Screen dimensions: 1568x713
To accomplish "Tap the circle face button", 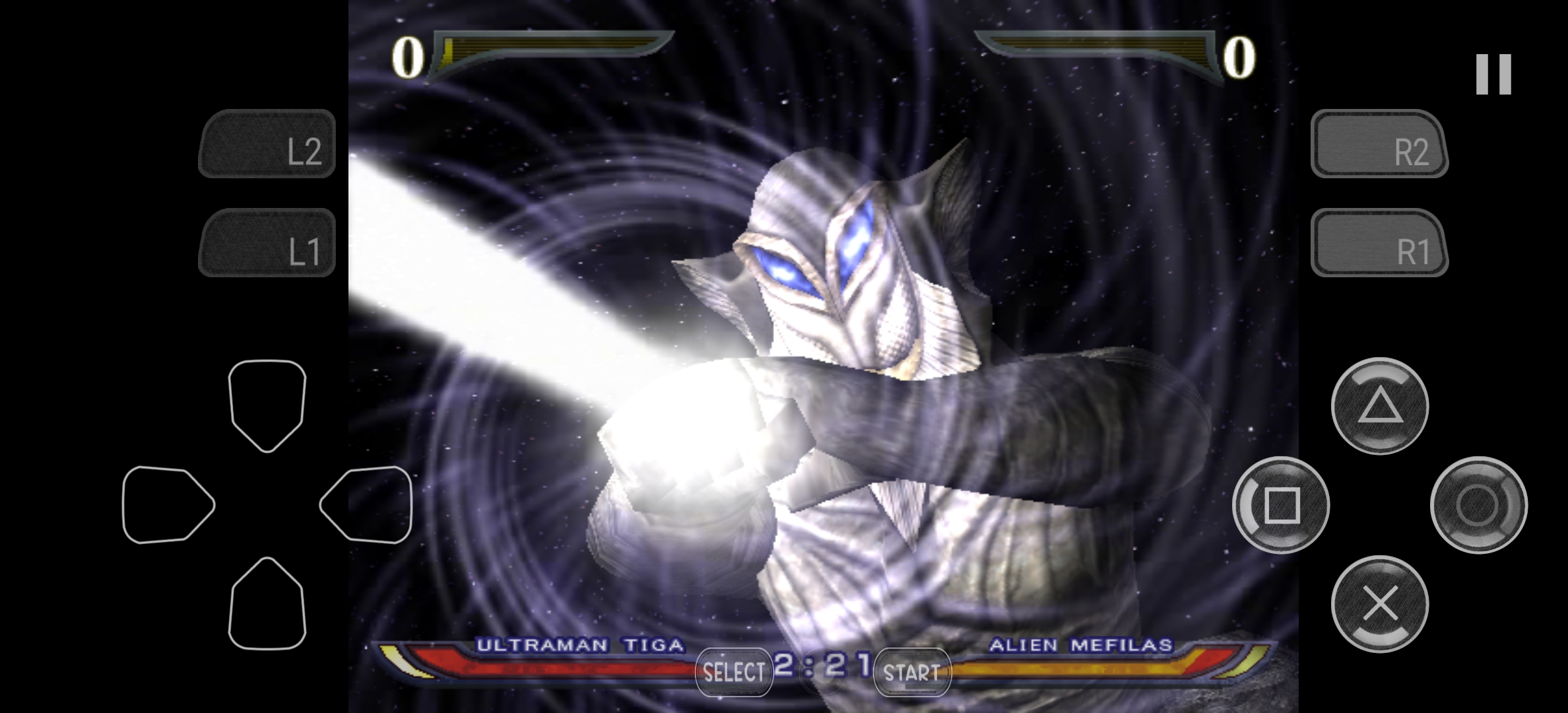I will (1478, 505).
